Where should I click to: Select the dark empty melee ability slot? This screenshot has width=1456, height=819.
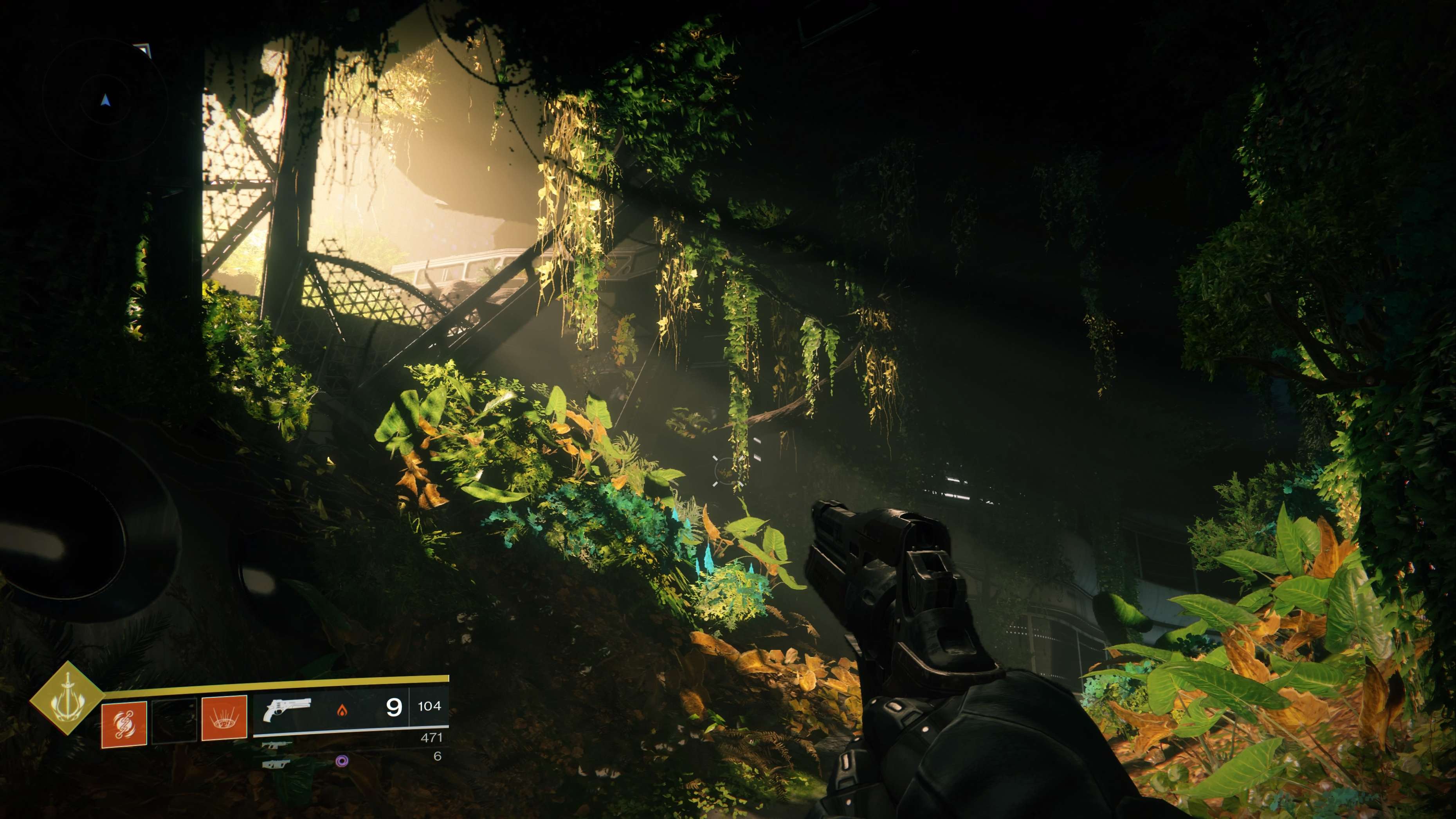pyautogui.click(x=175, y=720)
